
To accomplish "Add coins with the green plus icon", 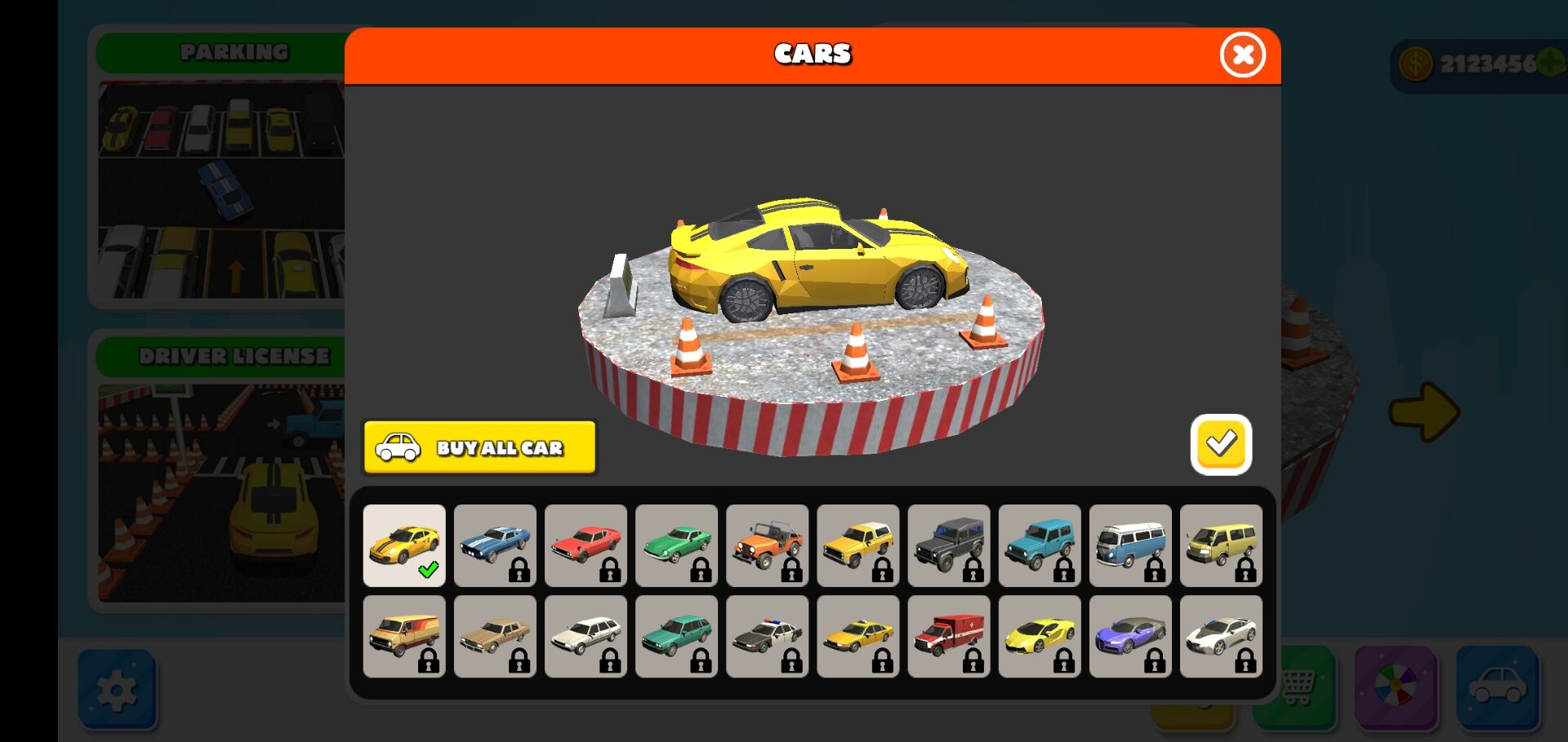I will coord(1551,63).
